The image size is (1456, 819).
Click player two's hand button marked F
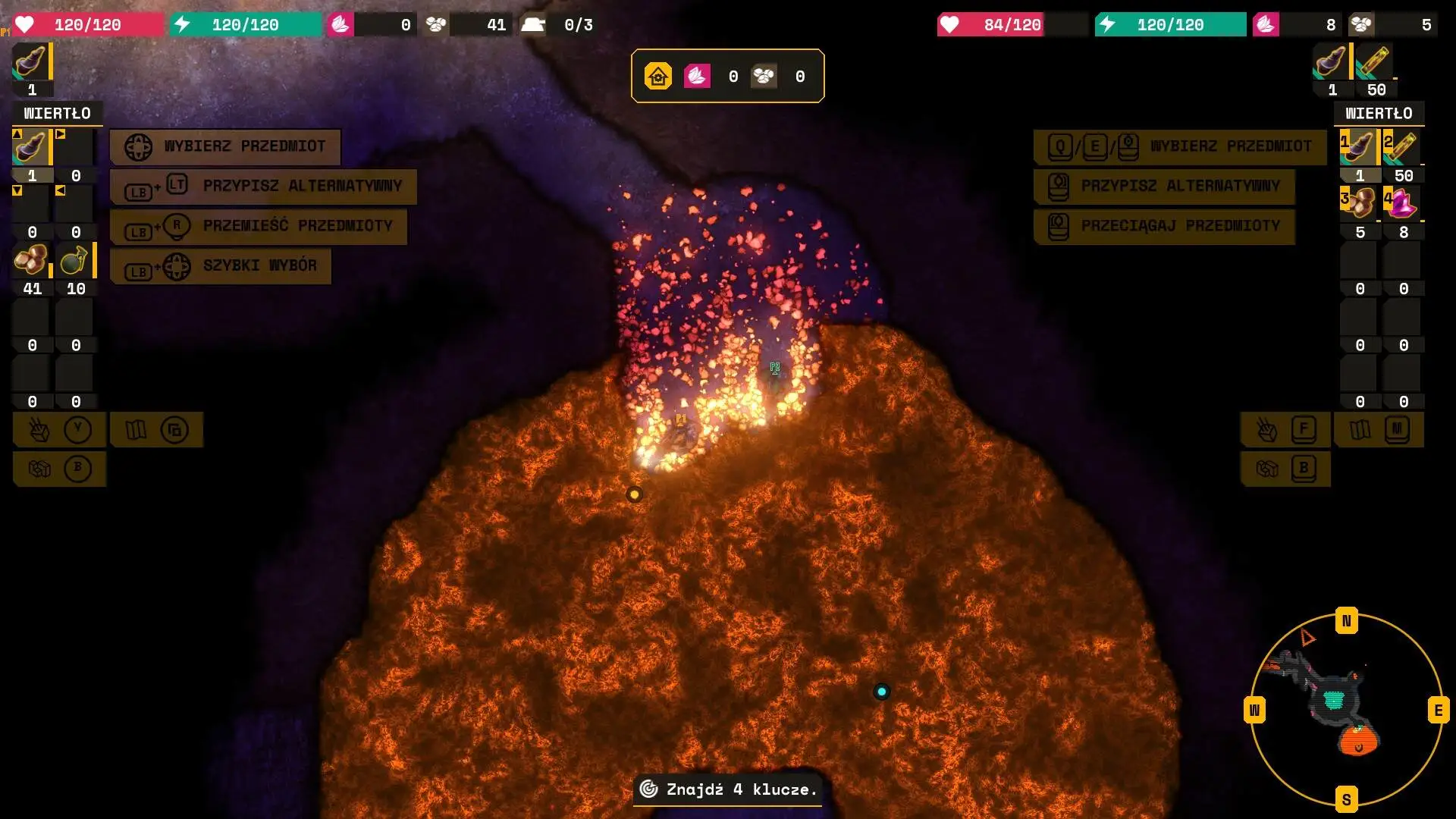[1285, 430]
